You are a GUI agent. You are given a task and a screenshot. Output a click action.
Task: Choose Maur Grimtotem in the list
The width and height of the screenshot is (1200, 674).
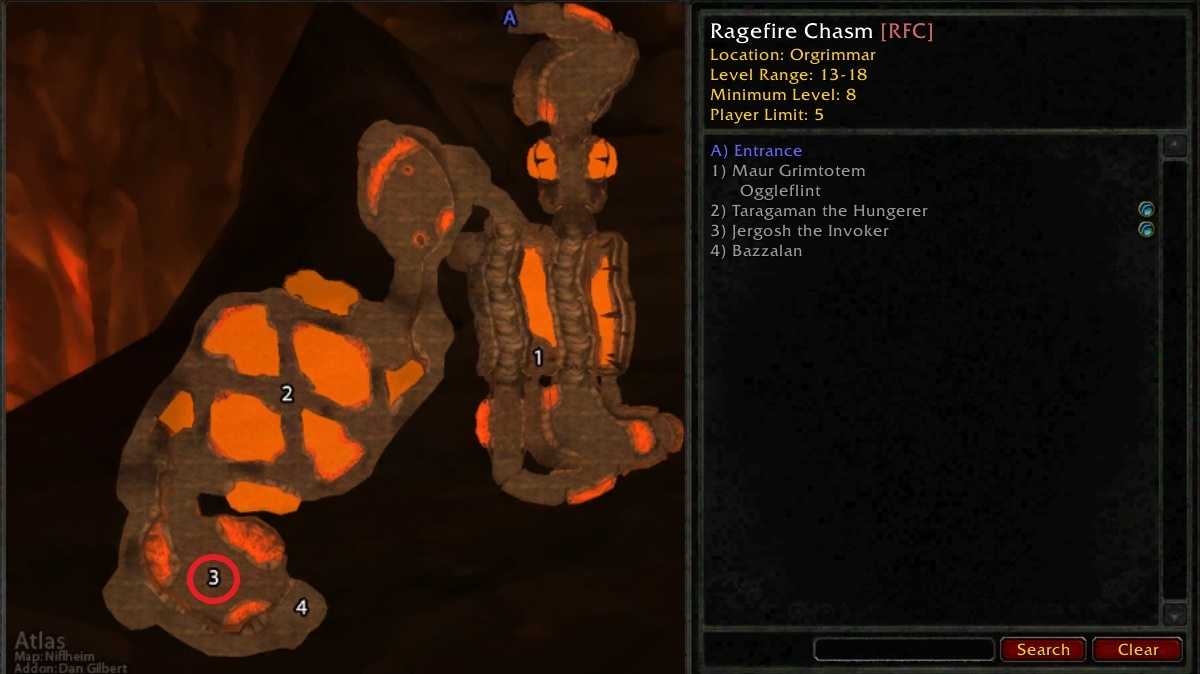(788, 171)
